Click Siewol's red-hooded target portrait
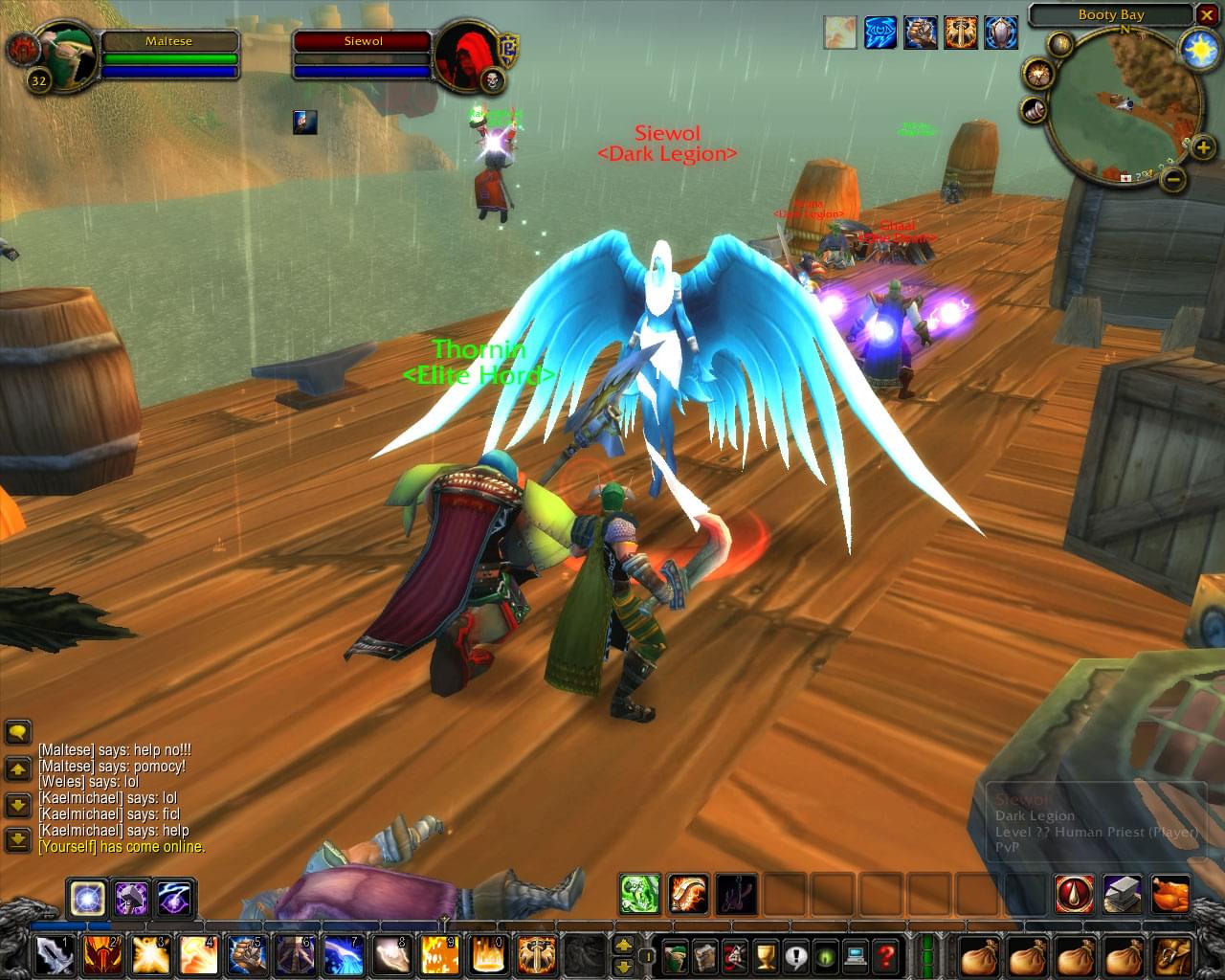Screen dimensions: 1225x980 point(464,56)
